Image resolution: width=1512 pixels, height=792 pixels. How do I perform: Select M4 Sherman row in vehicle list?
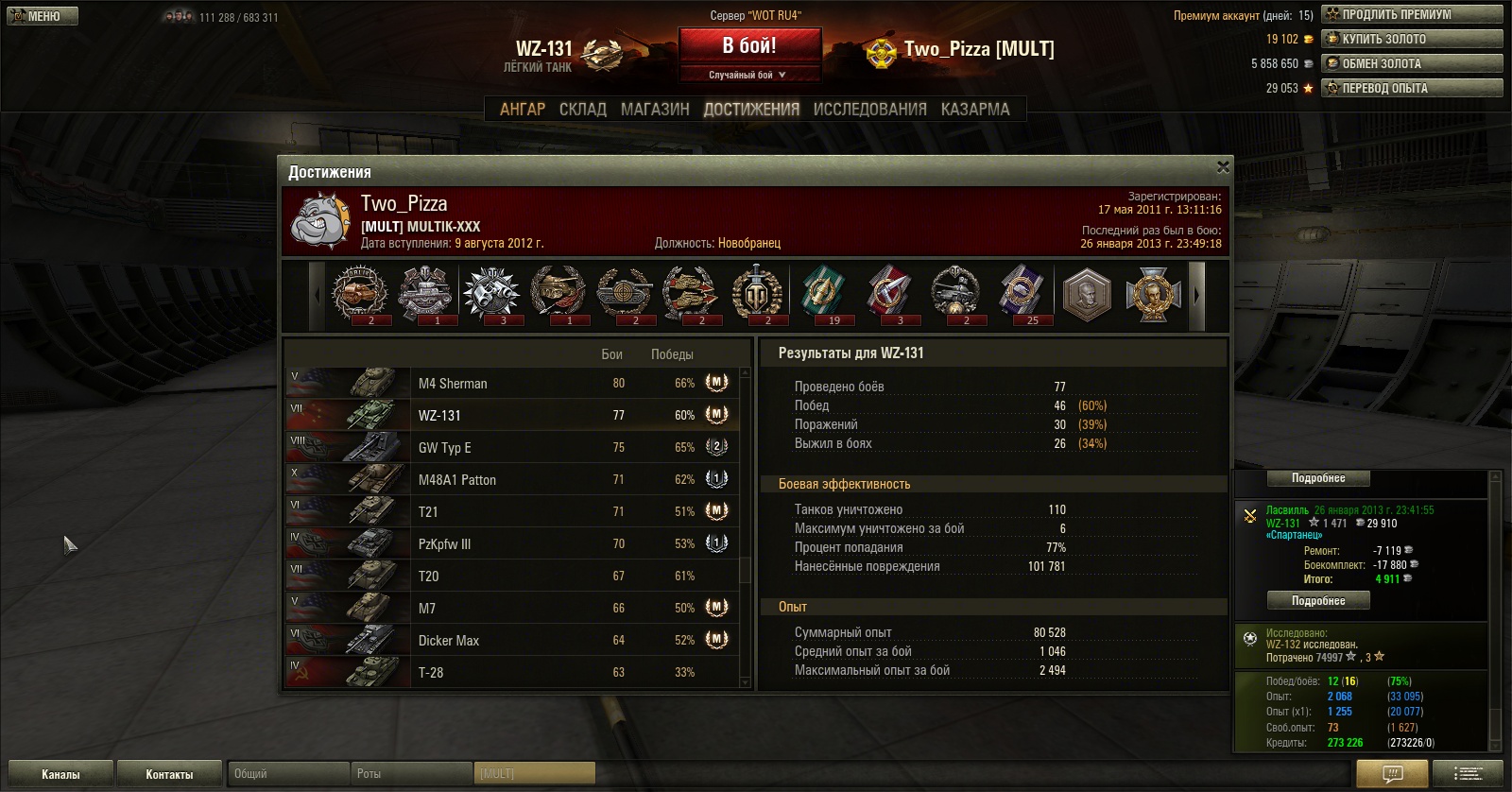[x=510, y=384]
